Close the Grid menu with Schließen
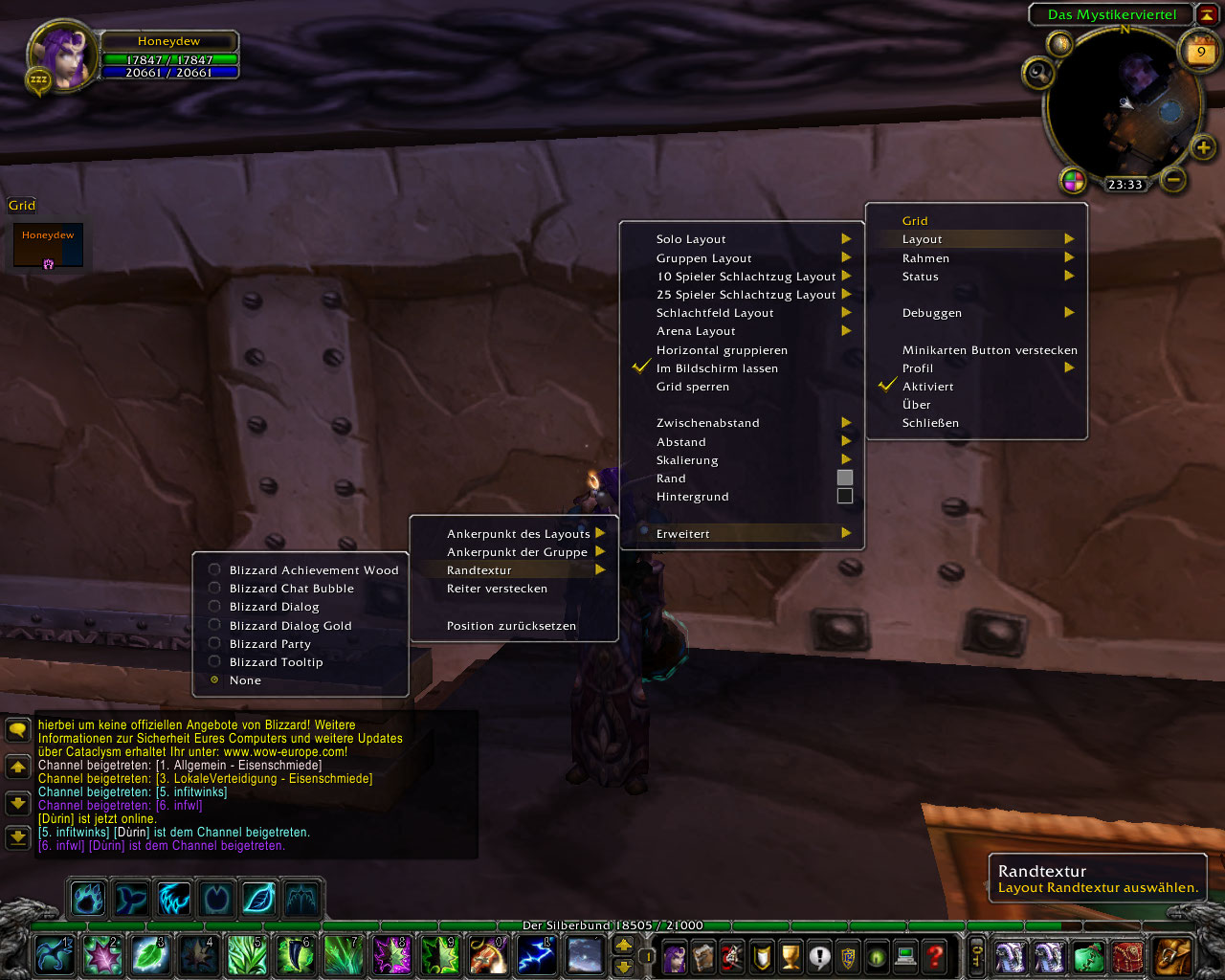Image resolution: width=1225 pixels, height=980 pixels. [930, 423]
